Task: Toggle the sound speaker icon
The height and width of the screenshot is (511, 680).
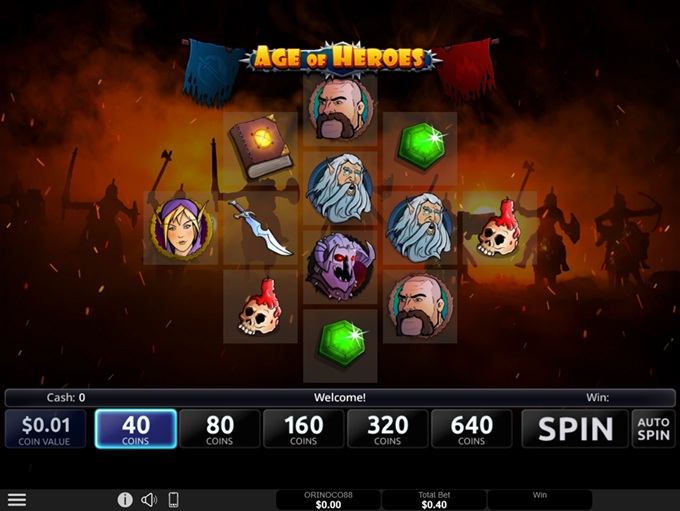Action: click(149, 499)
